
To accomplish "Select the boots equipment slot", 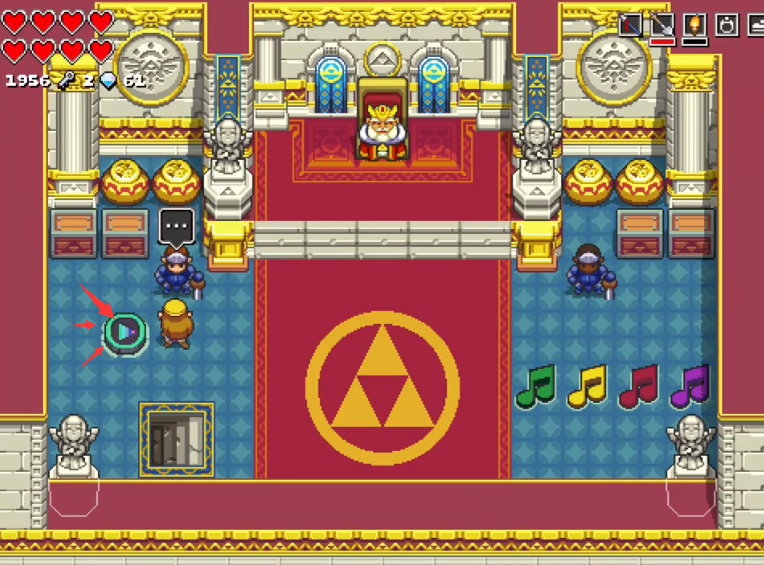I will coord(755,24).
